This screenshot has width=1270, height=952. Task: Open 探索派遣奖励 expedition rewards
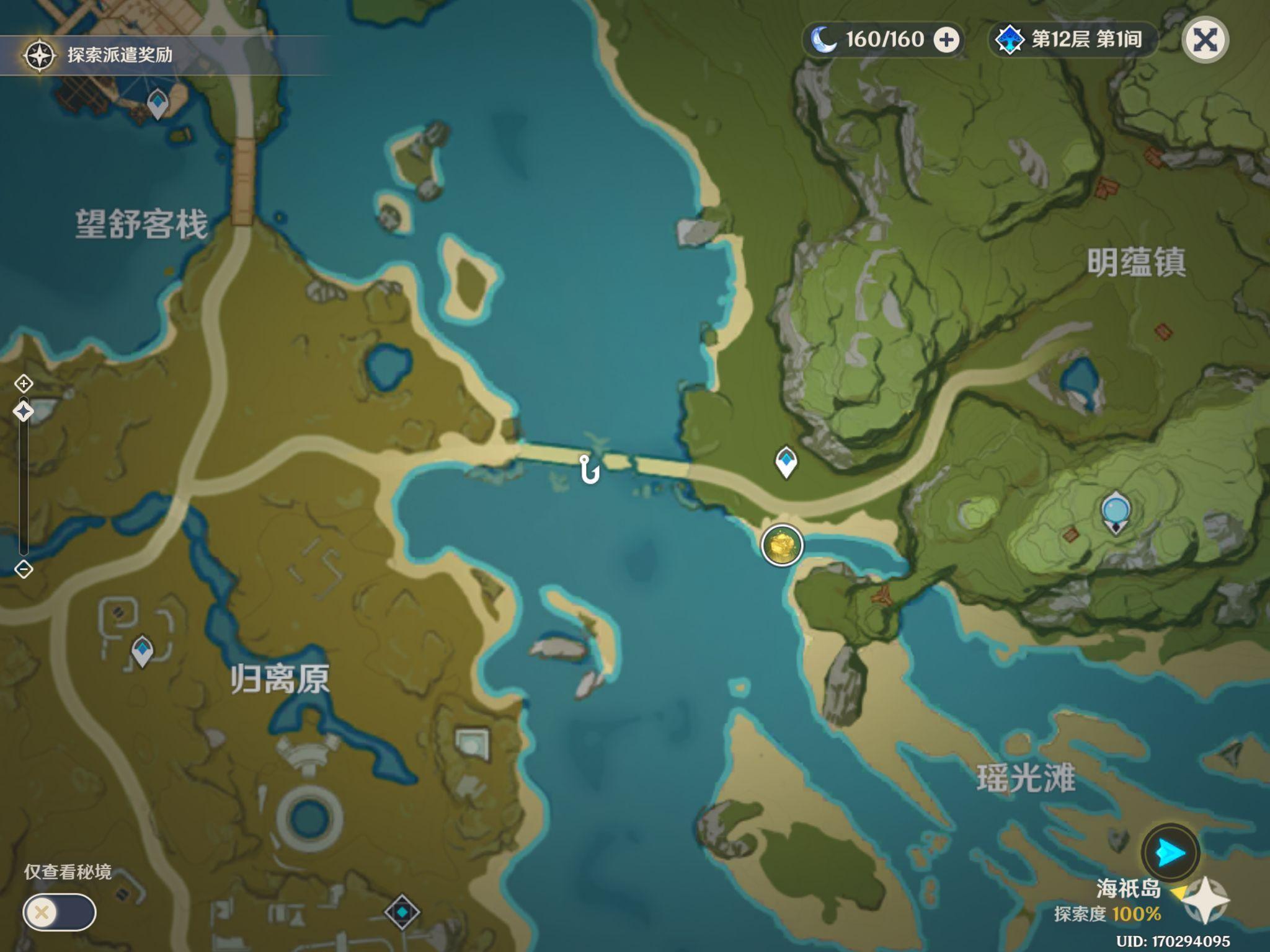99,55
